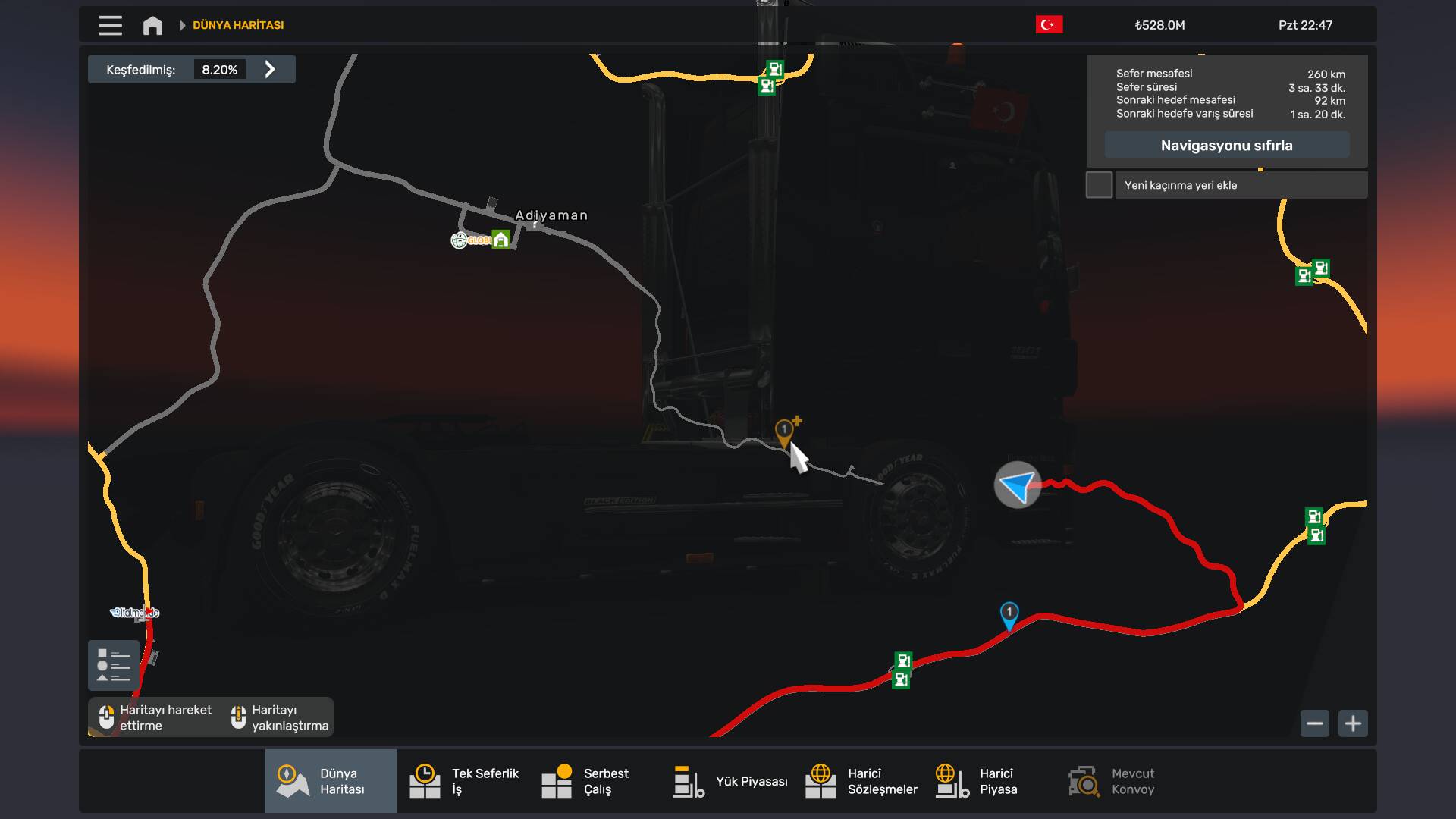Image resolution: width=1456 pixels, height=819 pixels.
Task: Click the home icon in the top bar
Action: [x=152, y=25]
